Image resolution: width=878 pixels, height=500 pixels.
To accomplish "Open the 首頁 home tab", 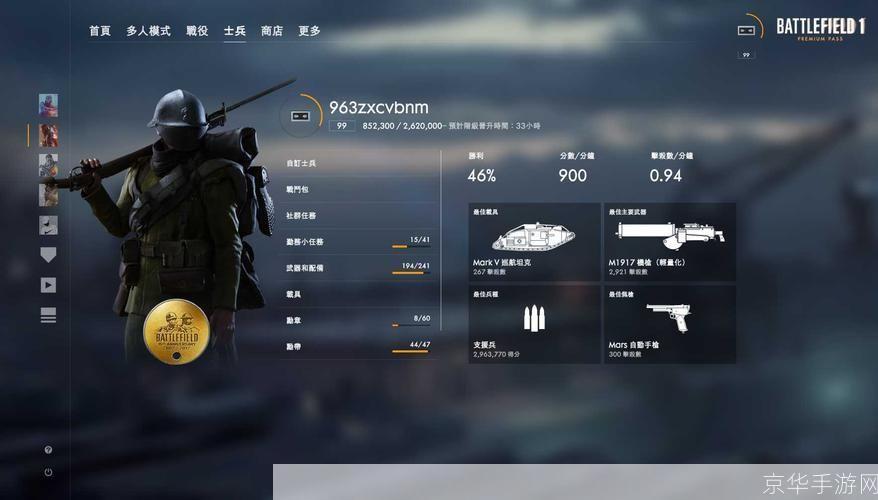I will pos(99,31).
